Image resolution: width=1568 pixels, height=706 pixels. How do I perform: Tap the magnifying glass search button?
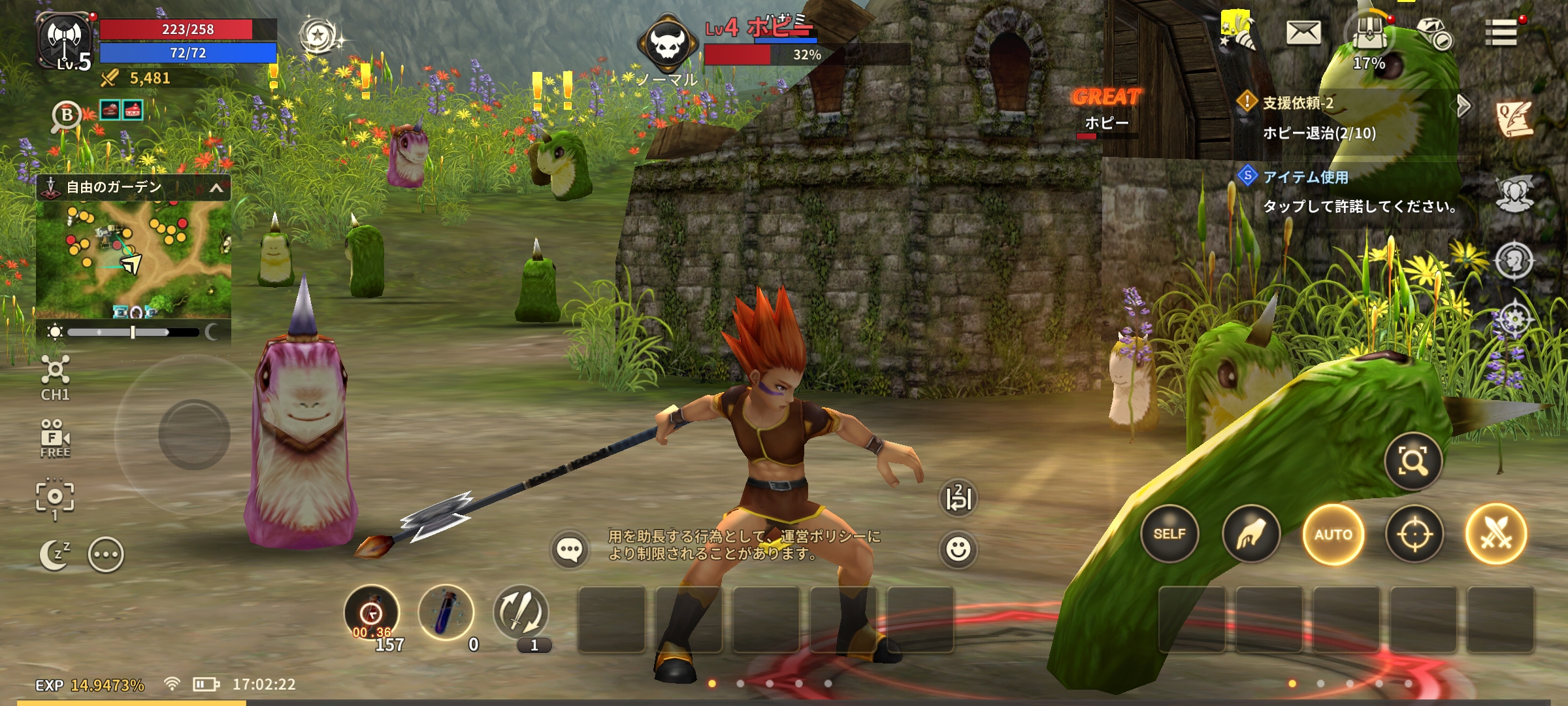point(1413,462)
